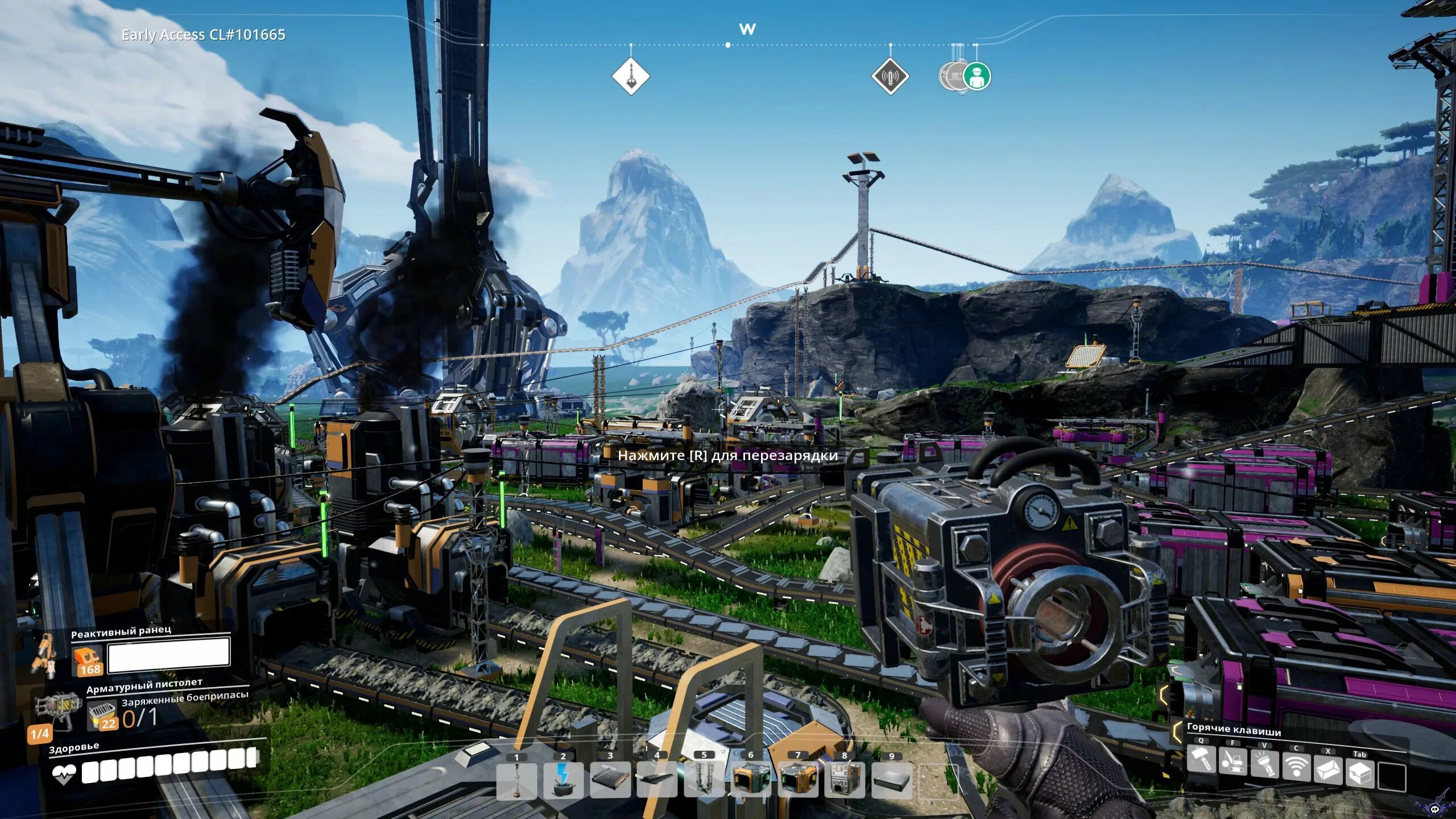This screenshot has width=1456, height=819.
Task: Select the lightning bolt generator hotbar slot
Action: [x=563, y=781]
